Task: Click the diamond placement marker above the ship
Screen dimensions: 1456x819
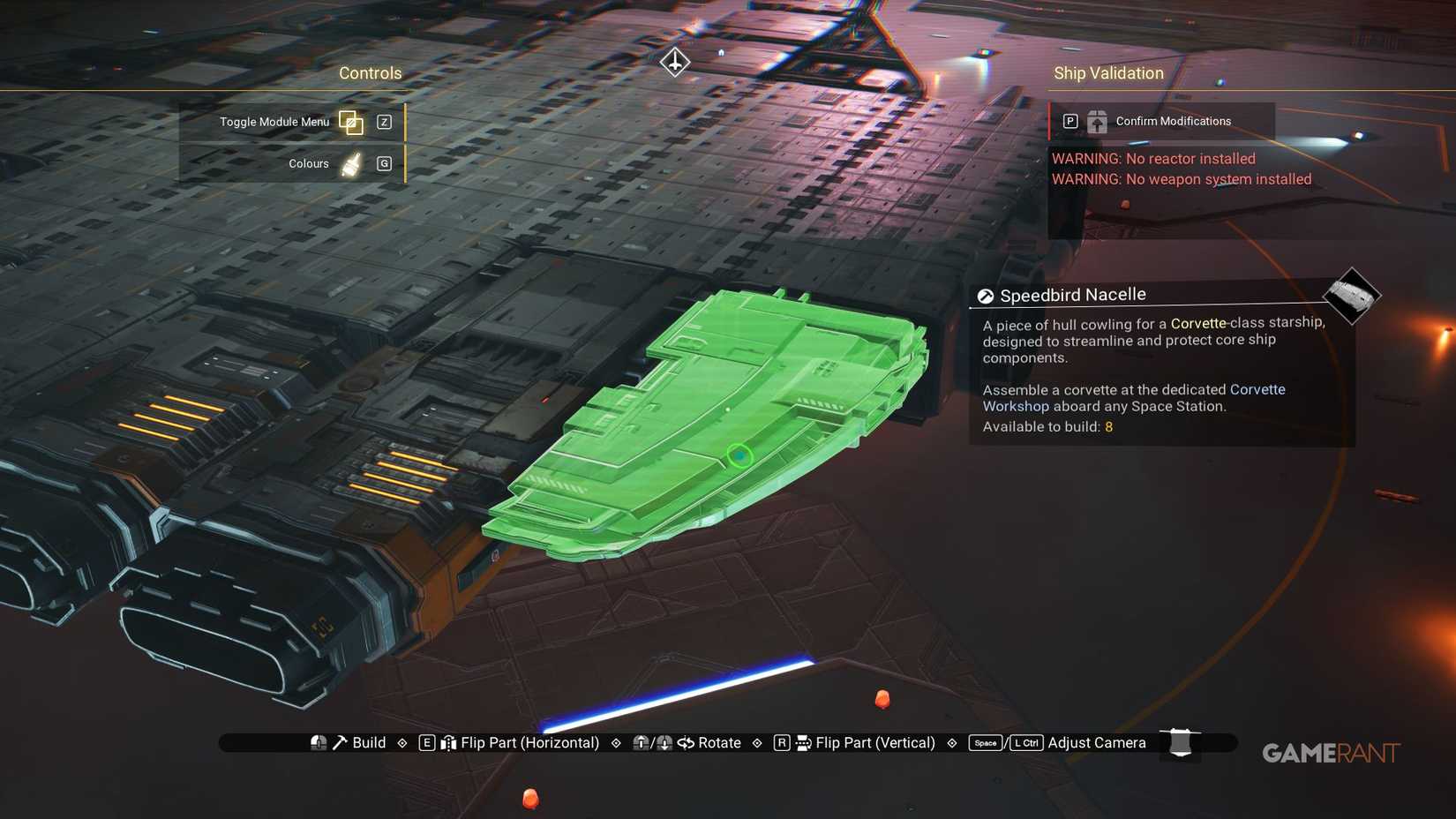Action: (x=674, y=62)
